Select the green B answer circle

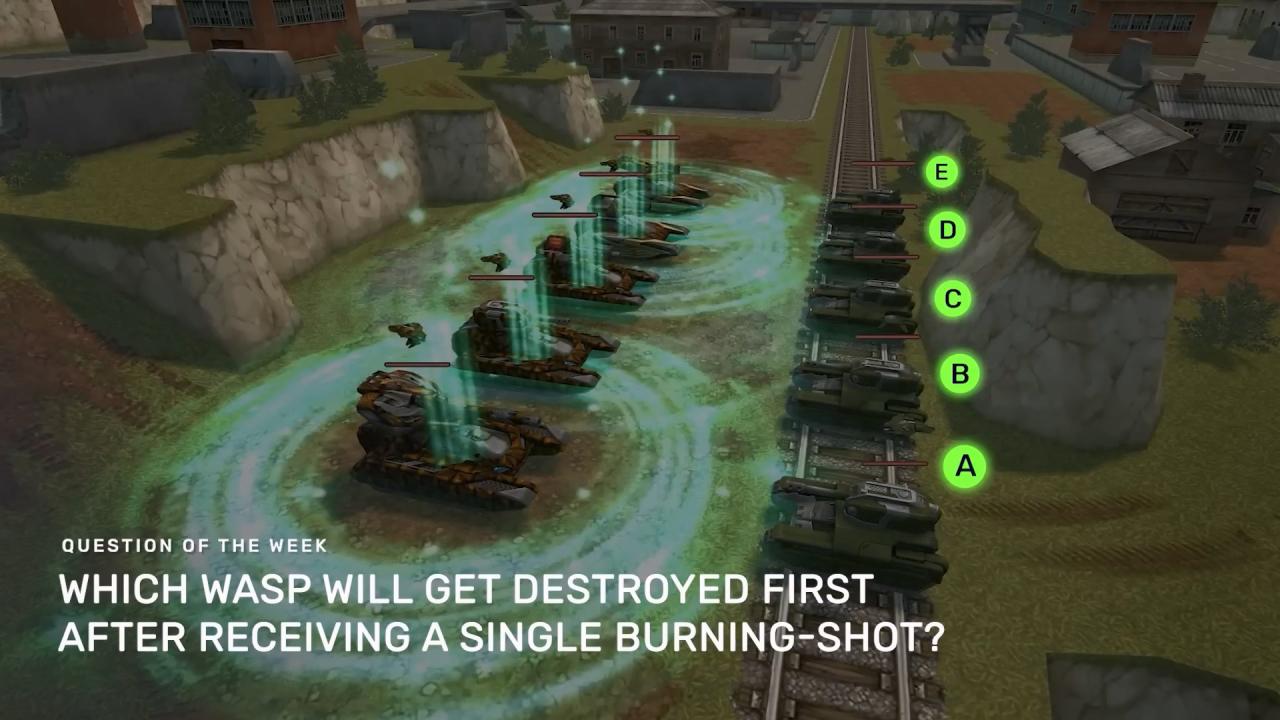(x=959, y=374)
